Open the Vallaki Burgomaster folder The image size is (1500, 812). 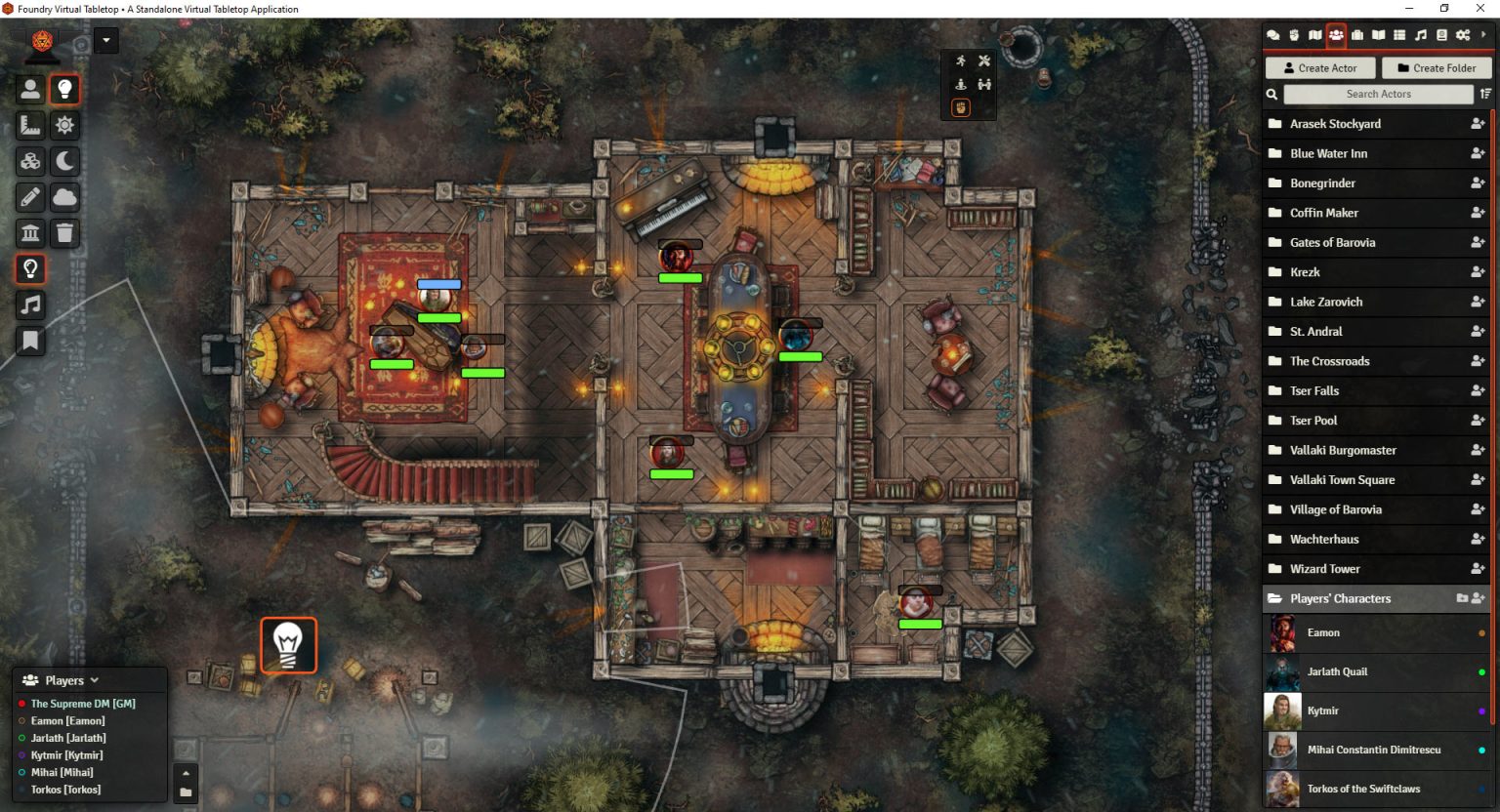pos(1344,450)
